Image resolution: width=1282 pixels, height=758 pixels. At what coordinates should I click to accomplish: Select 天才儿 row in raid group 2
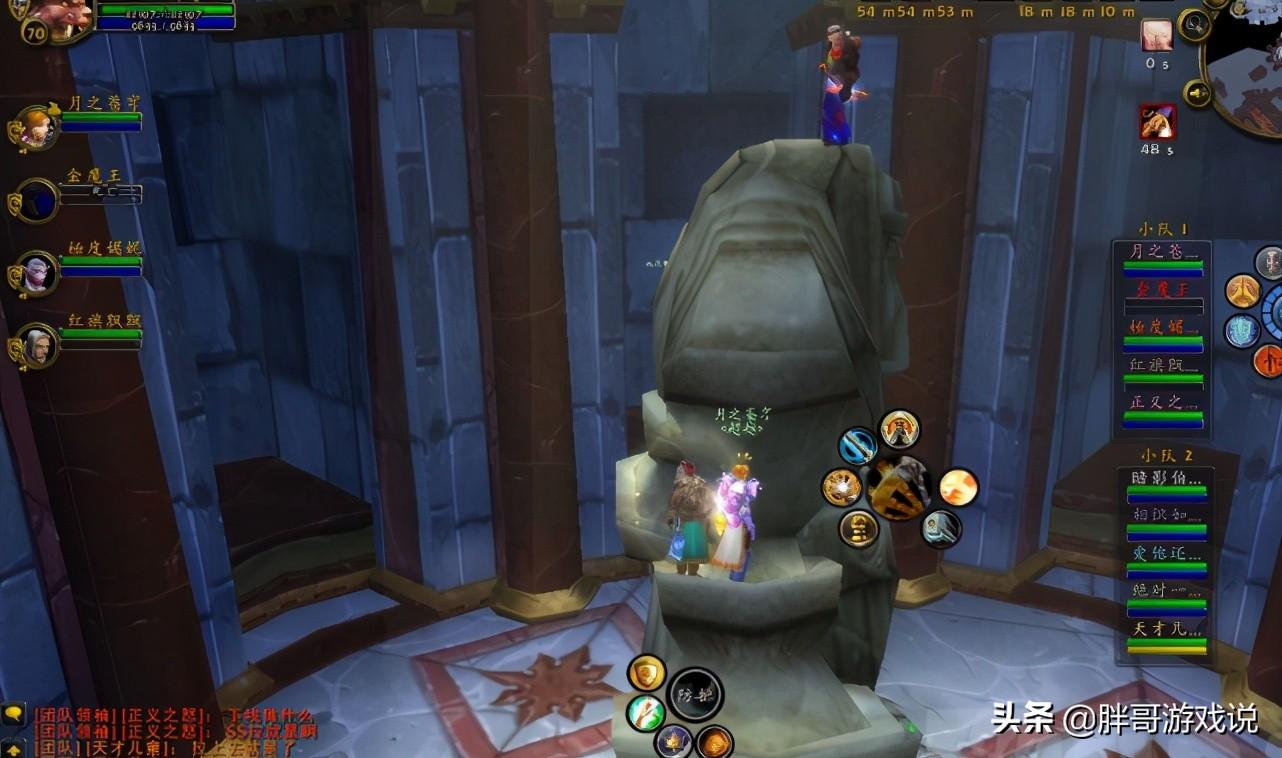(x=1166, y=636)
